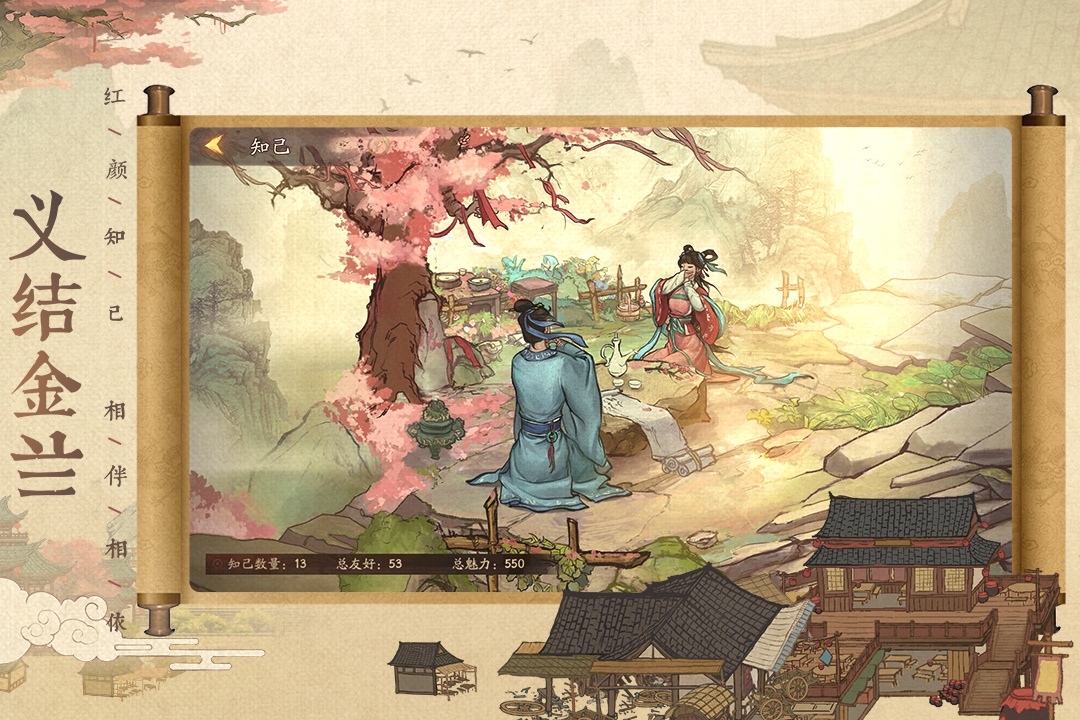Go back using the yellow arrow
1080x720 pixels.
click(213, 146)
